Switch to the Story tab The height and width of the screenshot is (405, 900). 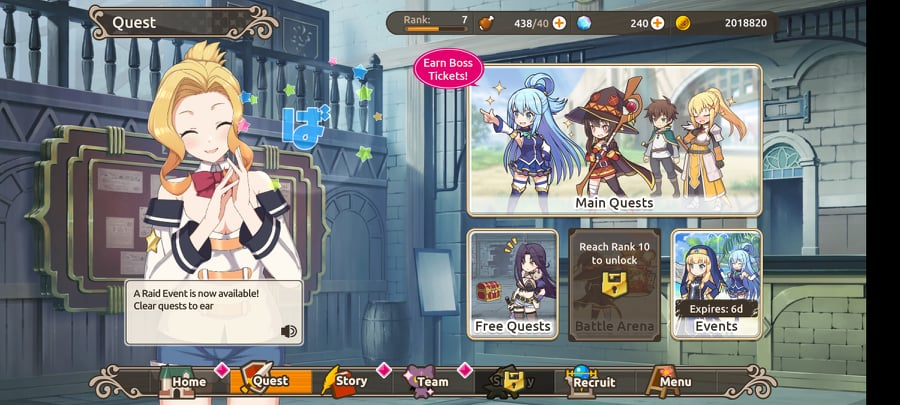click(346, 381)
